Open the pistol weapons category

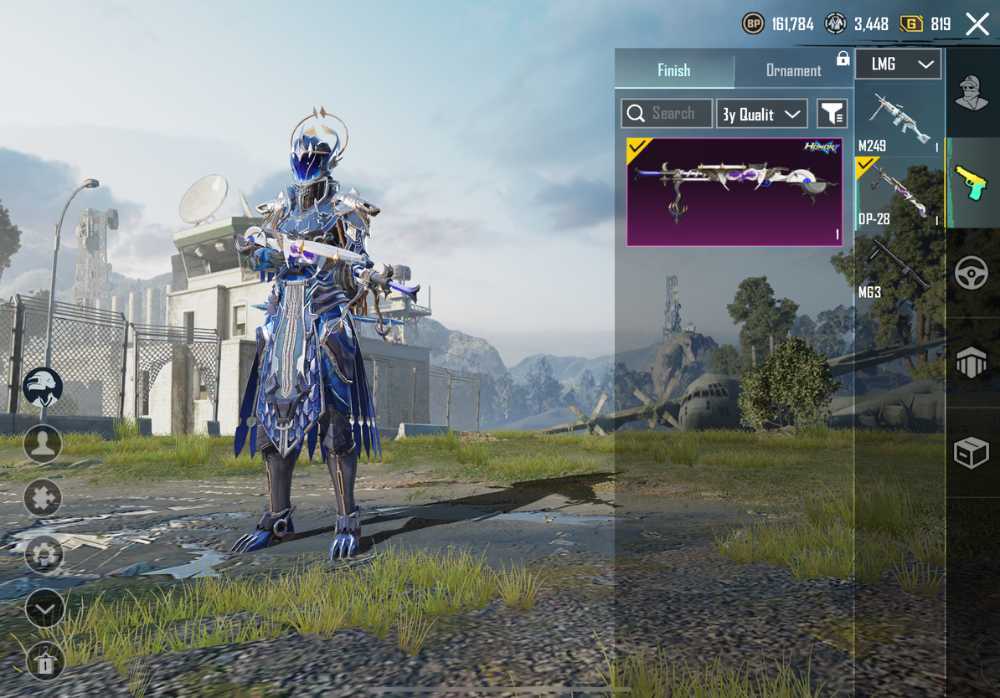click(x=971, y=183)
